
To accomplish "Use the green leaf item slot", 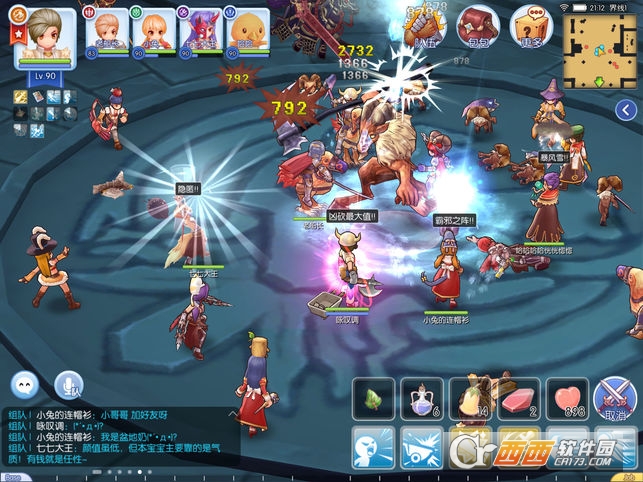I will (x=372, y=398).
